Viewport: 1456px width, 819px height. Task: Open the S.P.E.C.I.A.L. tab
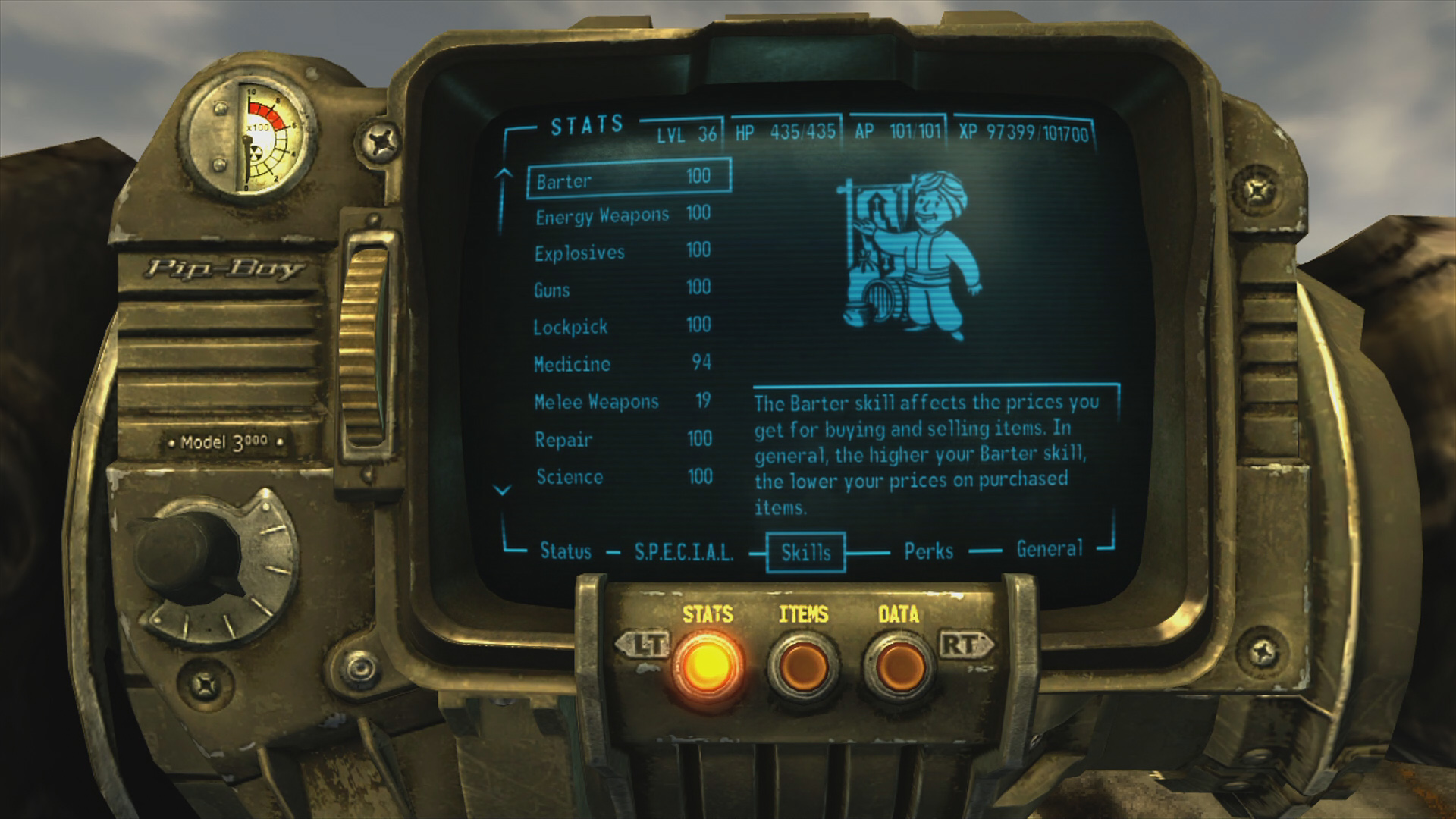[683, 552]
